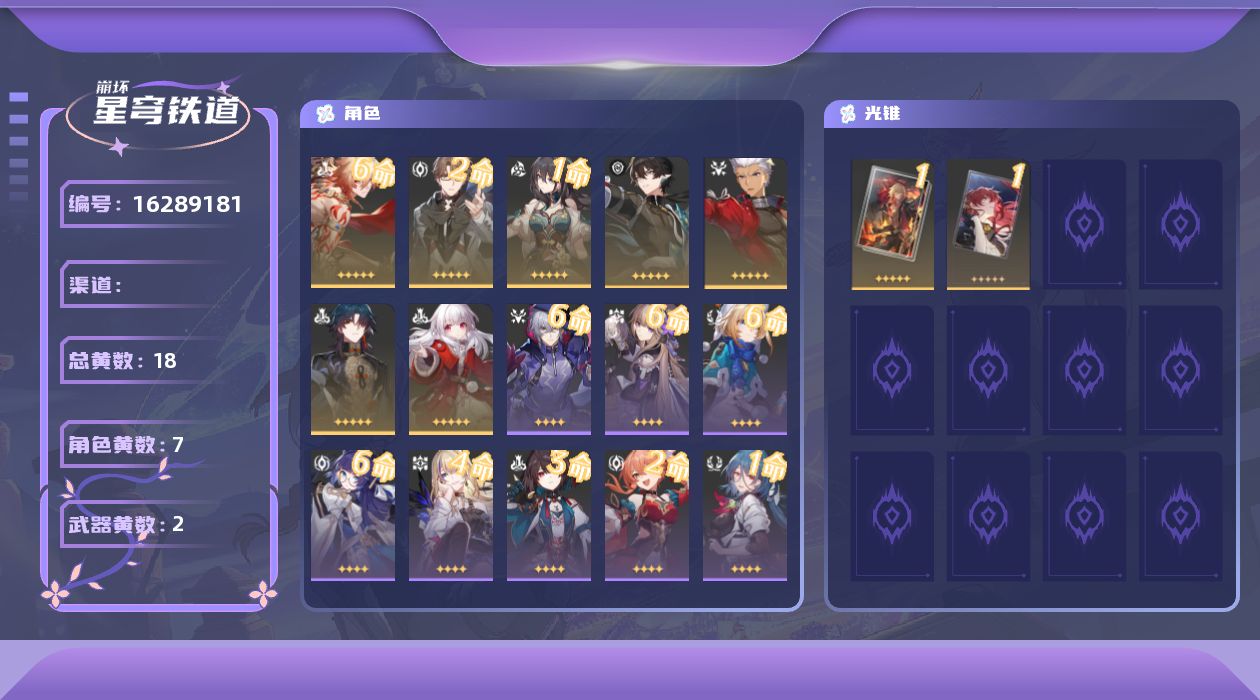
Task: Choose the blue-haired four-star character card
Action: pos(744,514)
